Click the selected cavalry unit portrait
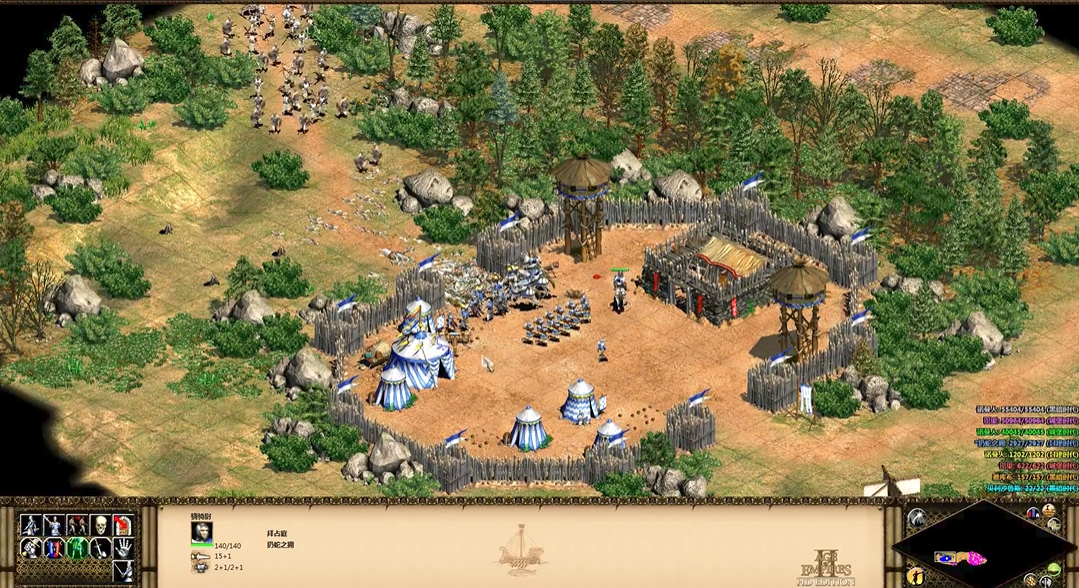The height and width of the screenshot is (588, 1079). pyautogui.click(x=202, y=530)
